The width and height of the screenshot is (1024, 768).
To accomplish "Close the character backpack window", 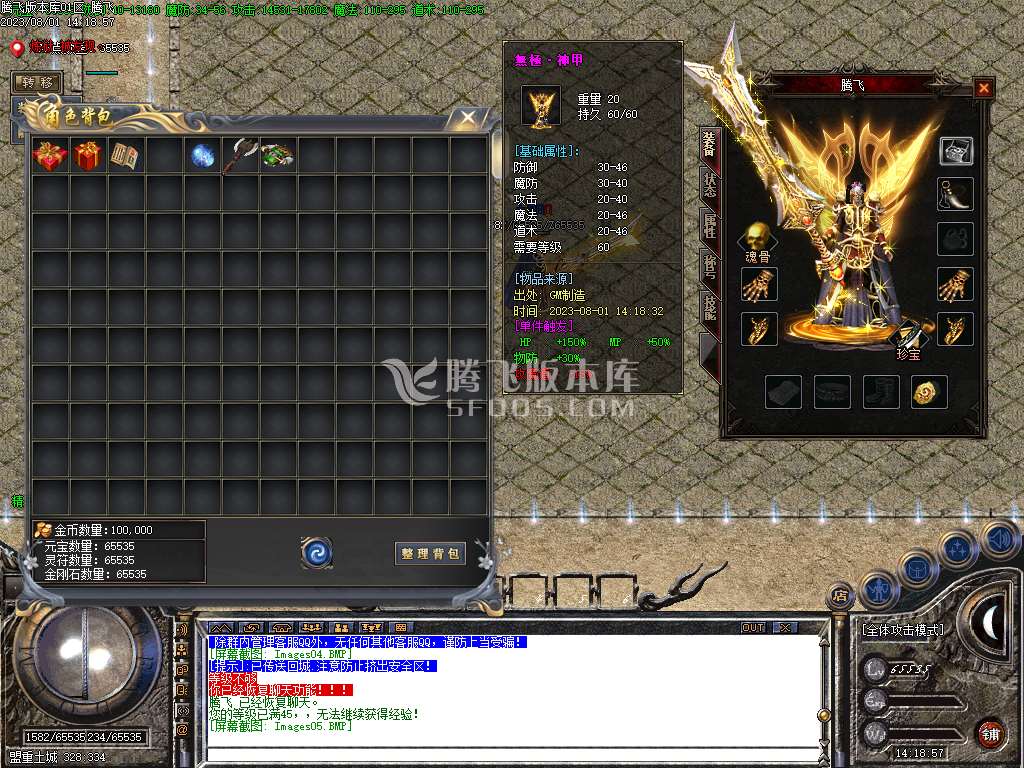I will [468, 118].
